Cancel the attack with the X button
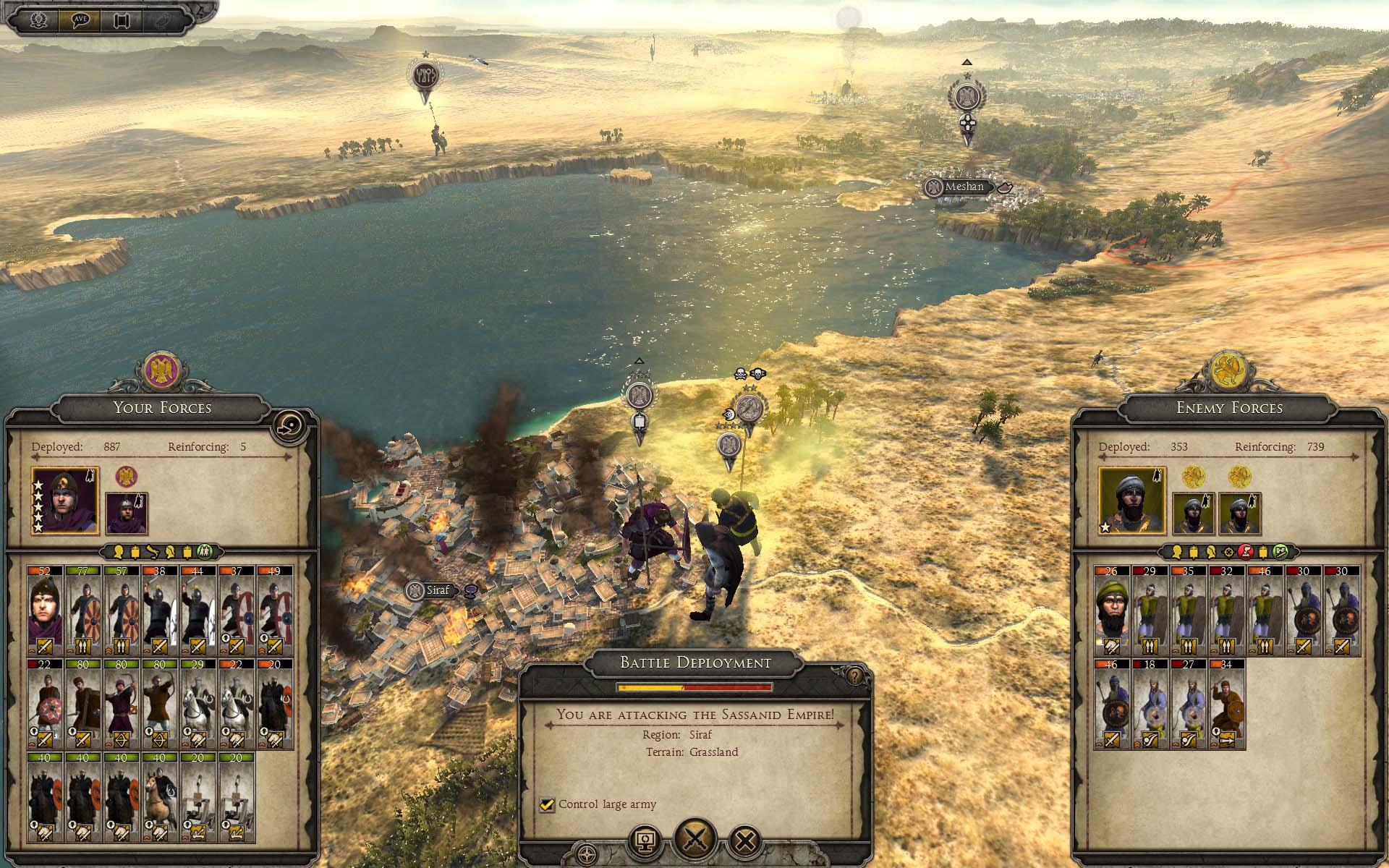 click(745, 841)
